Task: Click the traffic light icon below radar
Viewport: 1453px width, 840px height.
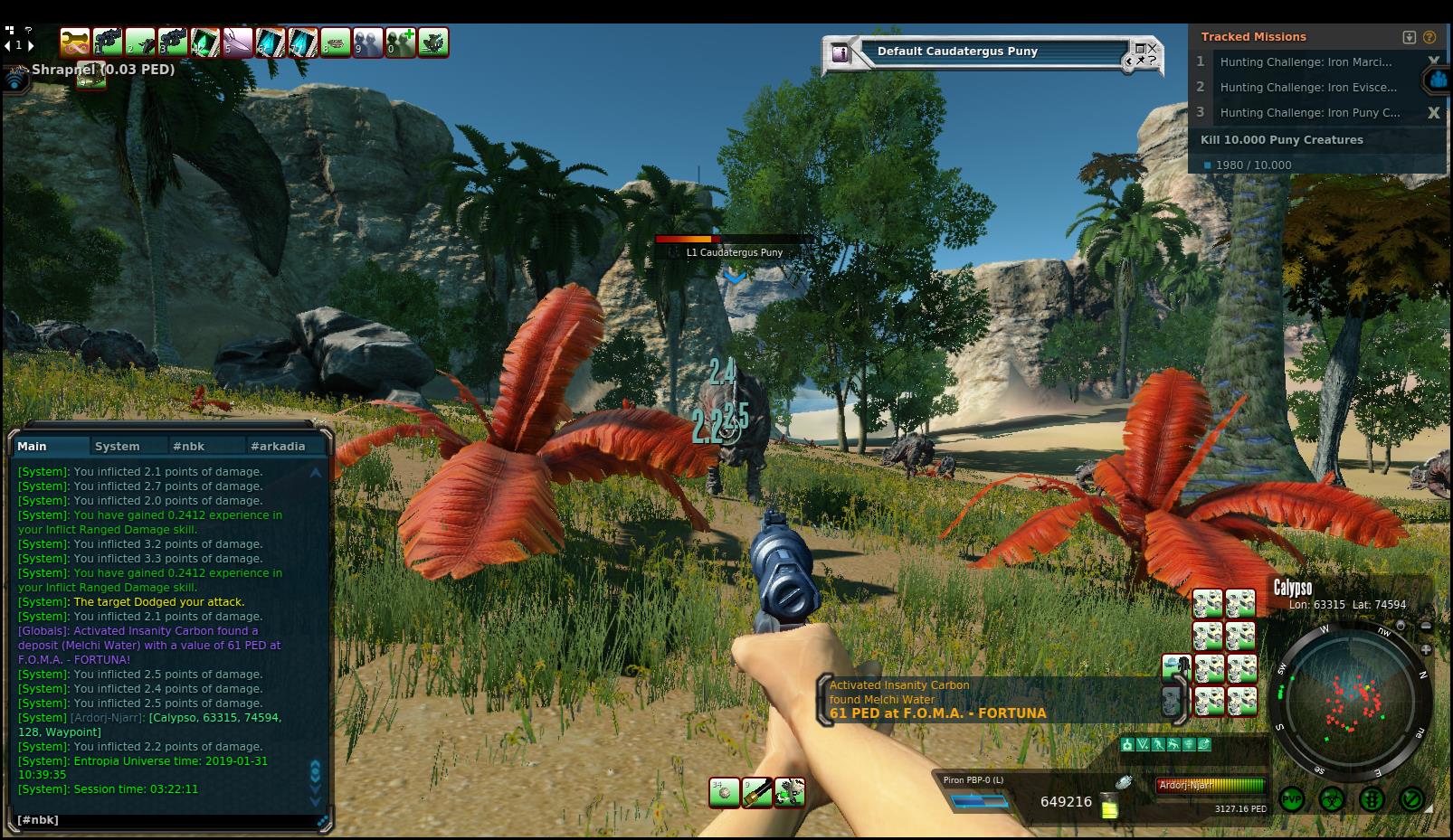Action: click(x=1372, y=799)
